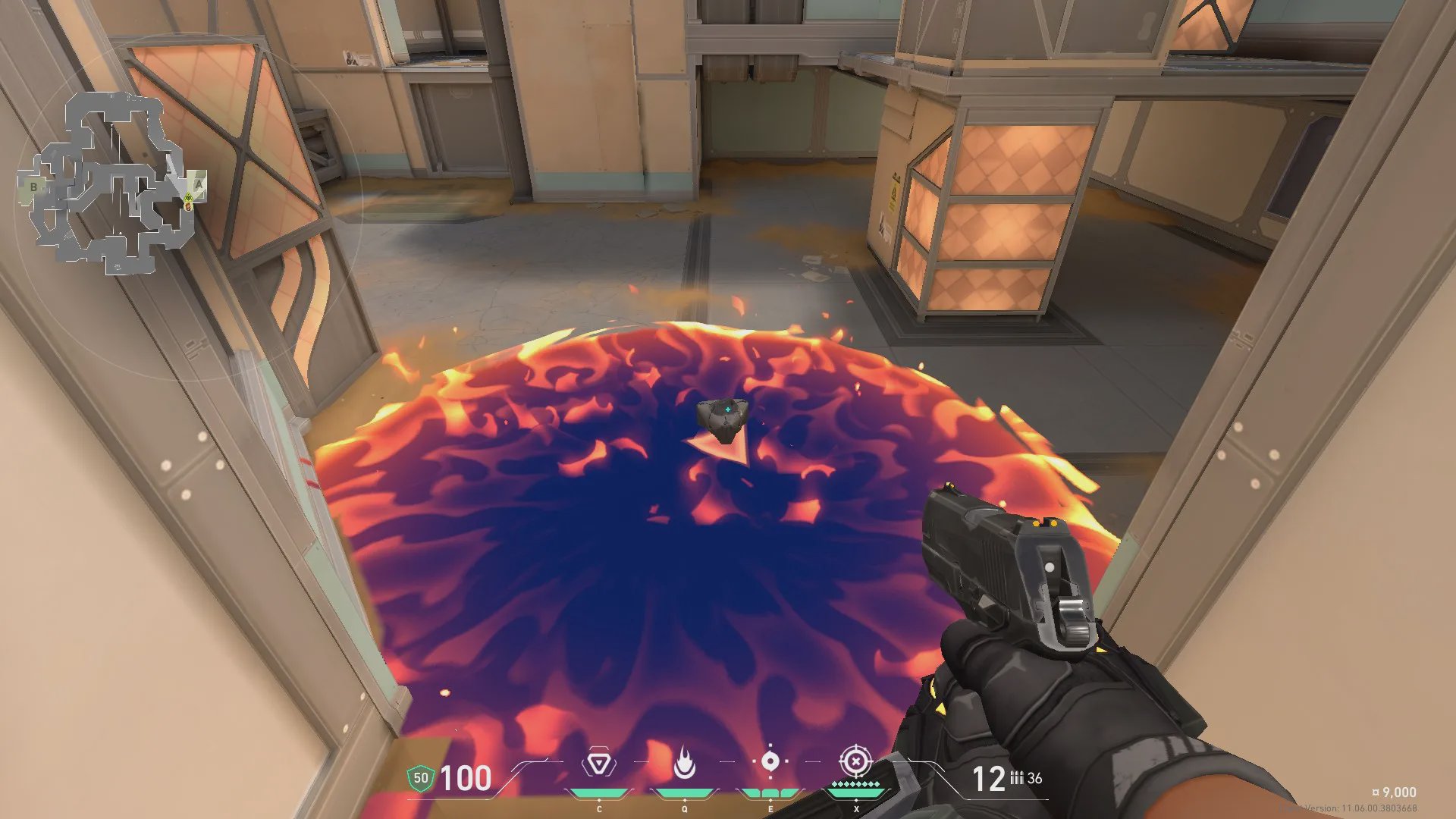Select the B site marker on minimap
The width and height of the screenshot is (1456, 819).
tap(33, 187)
